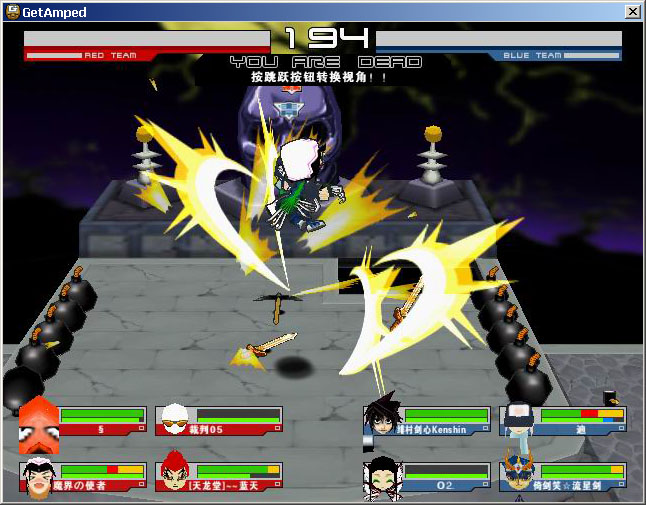This screenshot has width=646, height=505.
Task: Choose the 流星剑 player panel
Action: pyautogui.click(x=563, y=477)
